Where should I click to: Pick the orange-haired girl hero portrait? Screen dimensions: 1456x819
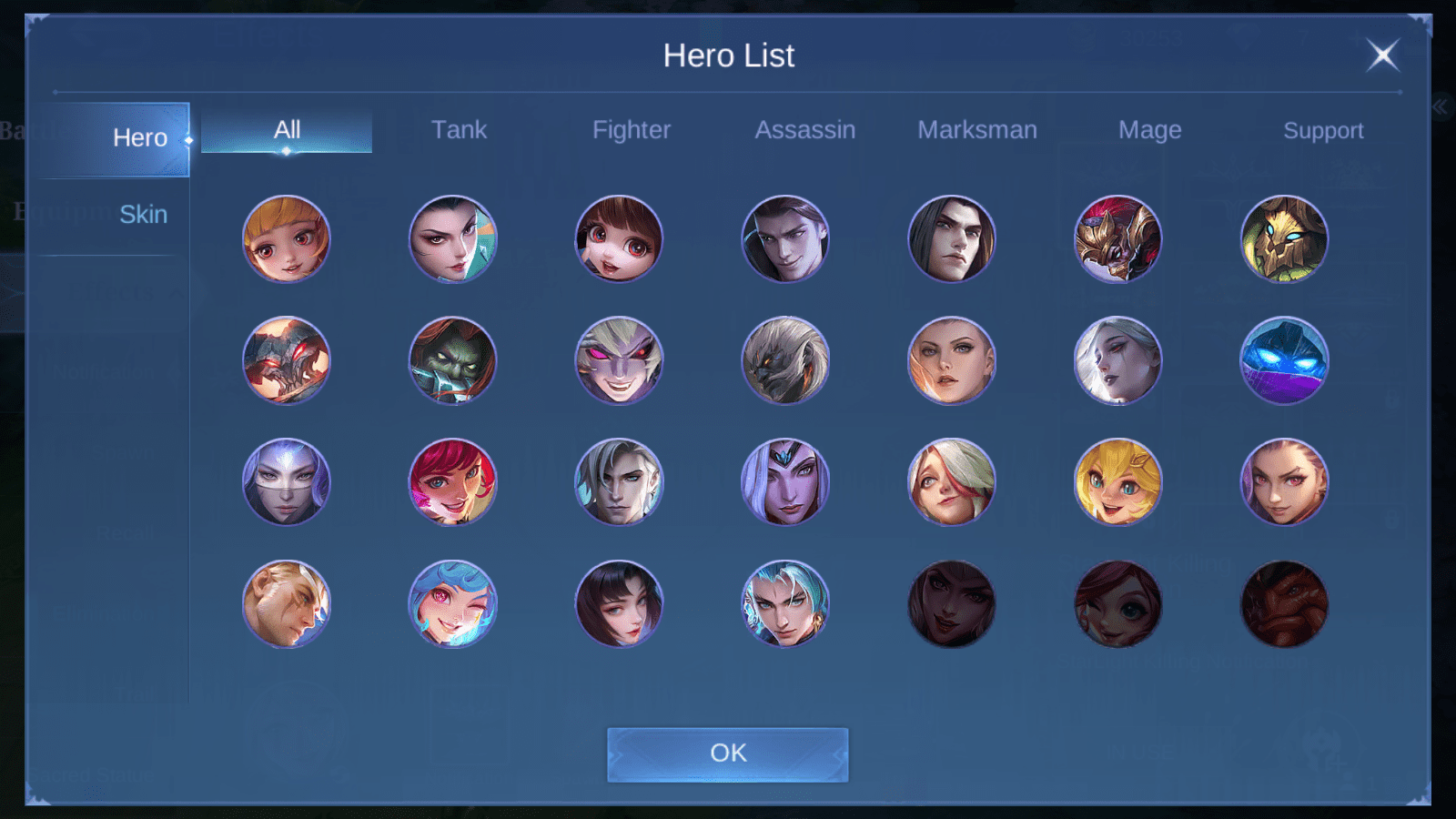click(x=287, y=239)
